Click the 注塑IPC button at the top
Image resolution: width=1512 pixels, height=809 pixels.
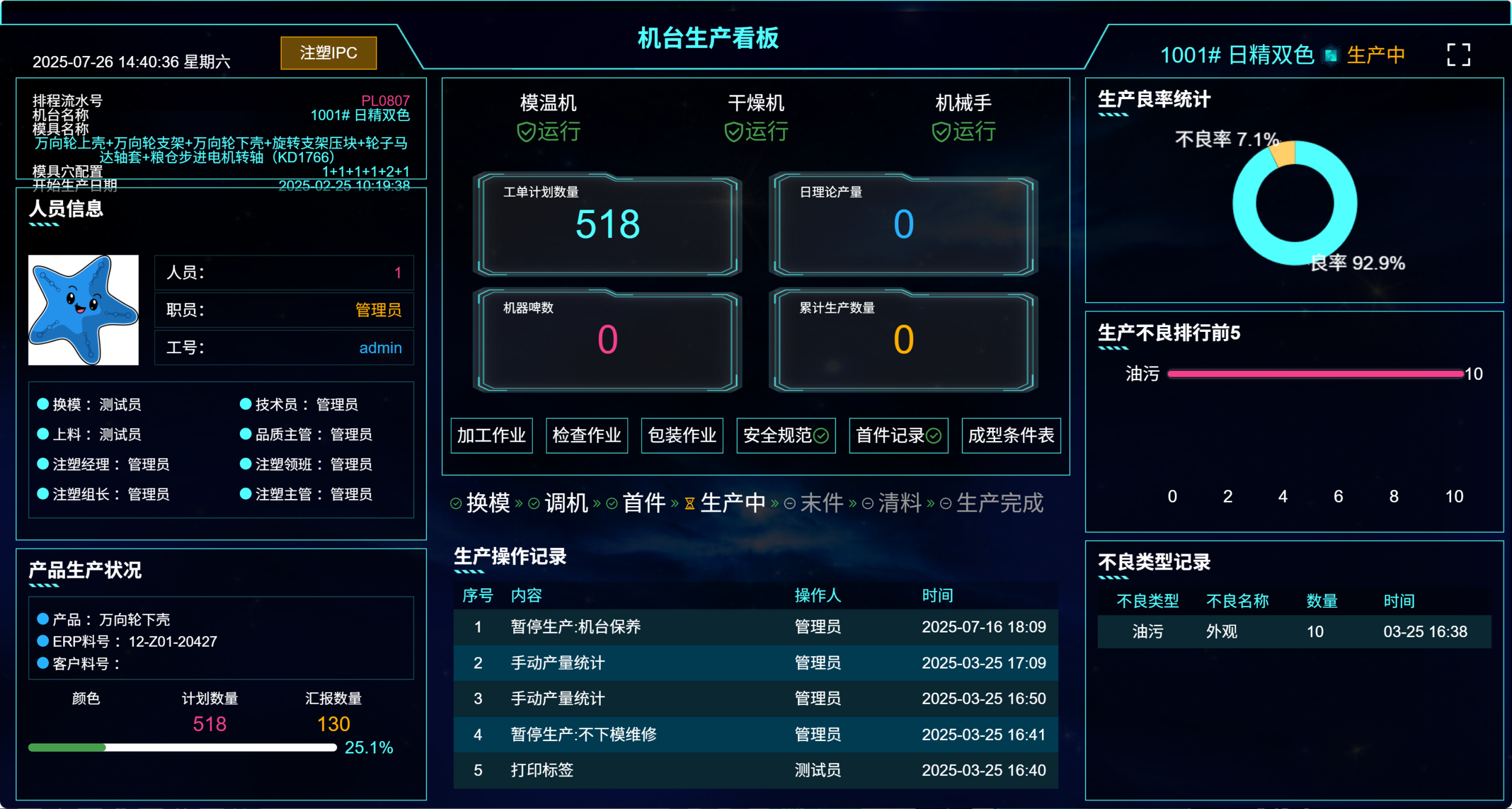[x=328, y=53]
